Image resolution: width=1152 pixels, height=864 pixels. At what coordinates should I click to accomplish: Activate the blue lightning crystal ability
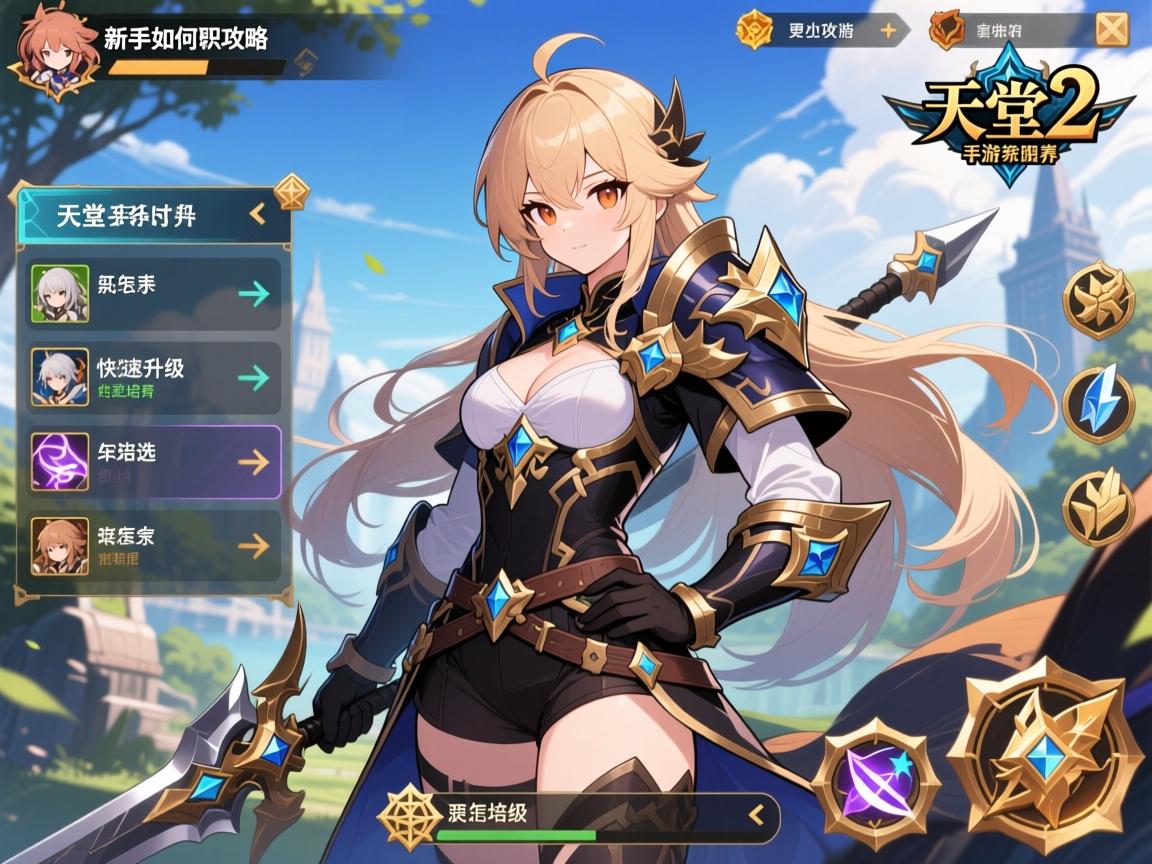pos(1098,404)
